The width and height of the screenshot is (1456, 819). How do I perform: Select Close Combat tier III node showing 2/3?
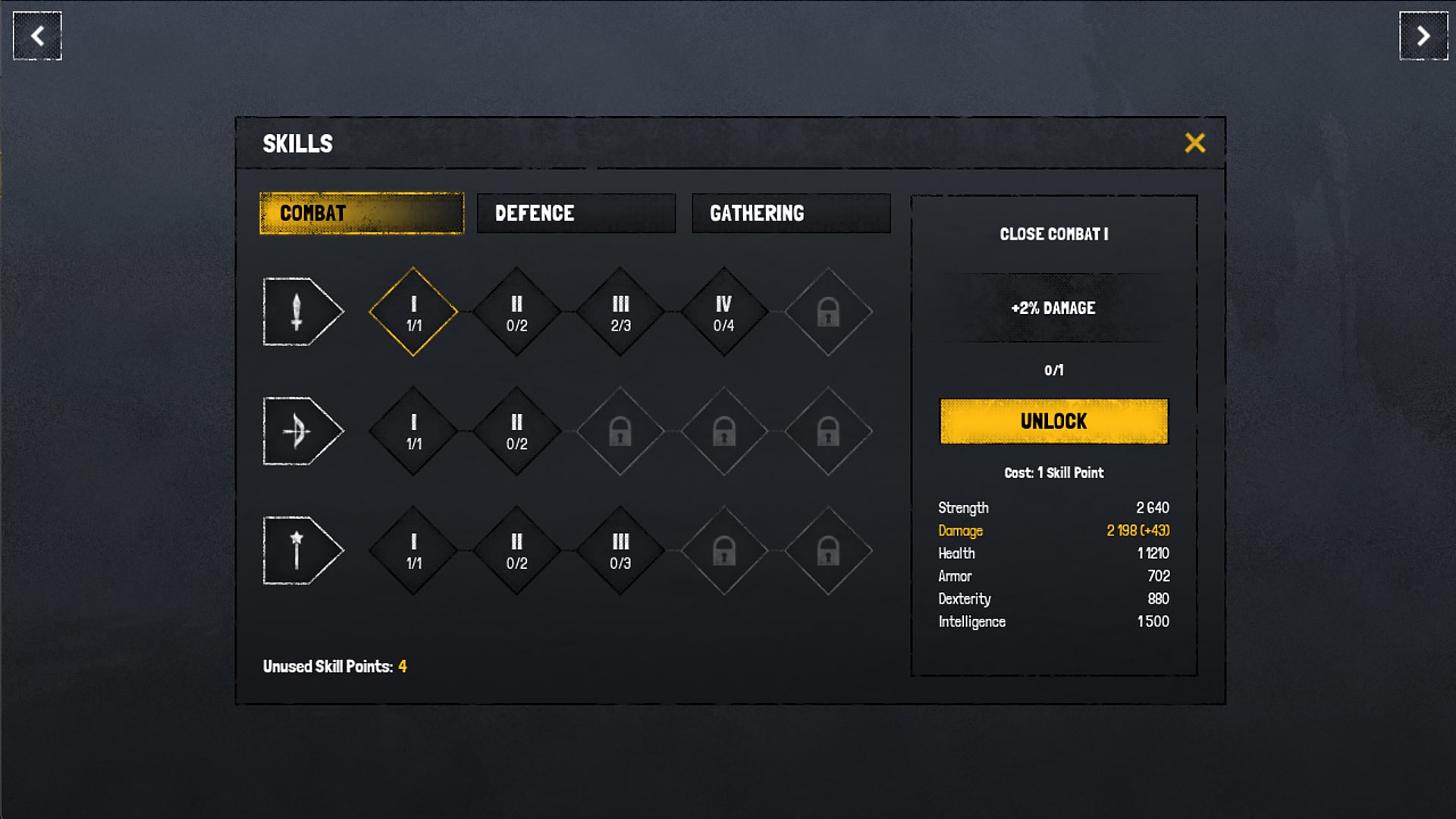620,311
